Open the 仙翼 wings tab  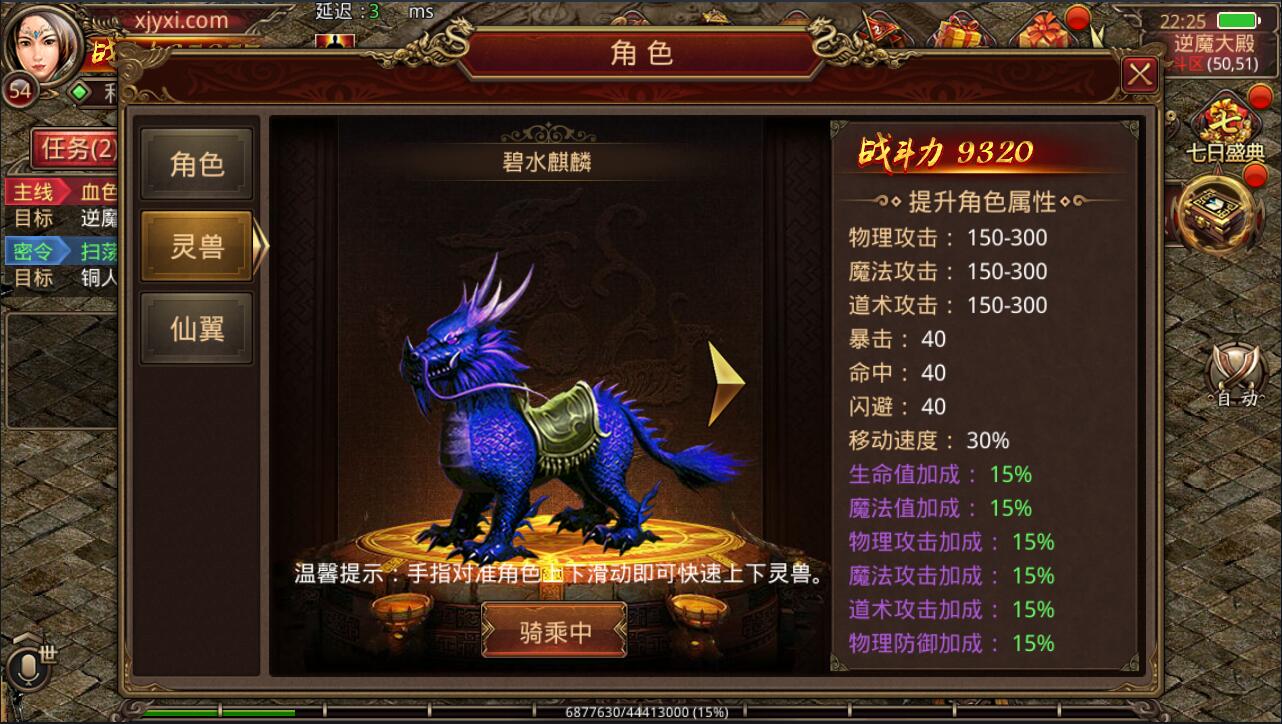click(x=197, y=328)
